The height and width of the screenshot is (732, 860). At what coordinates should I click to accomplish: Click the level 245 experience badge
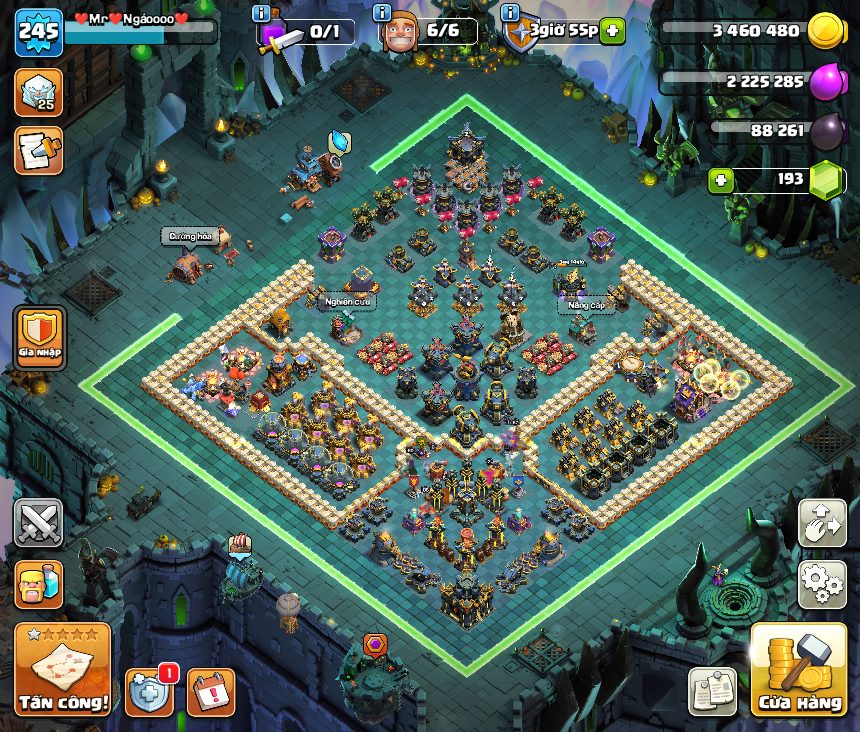[38, 33]
